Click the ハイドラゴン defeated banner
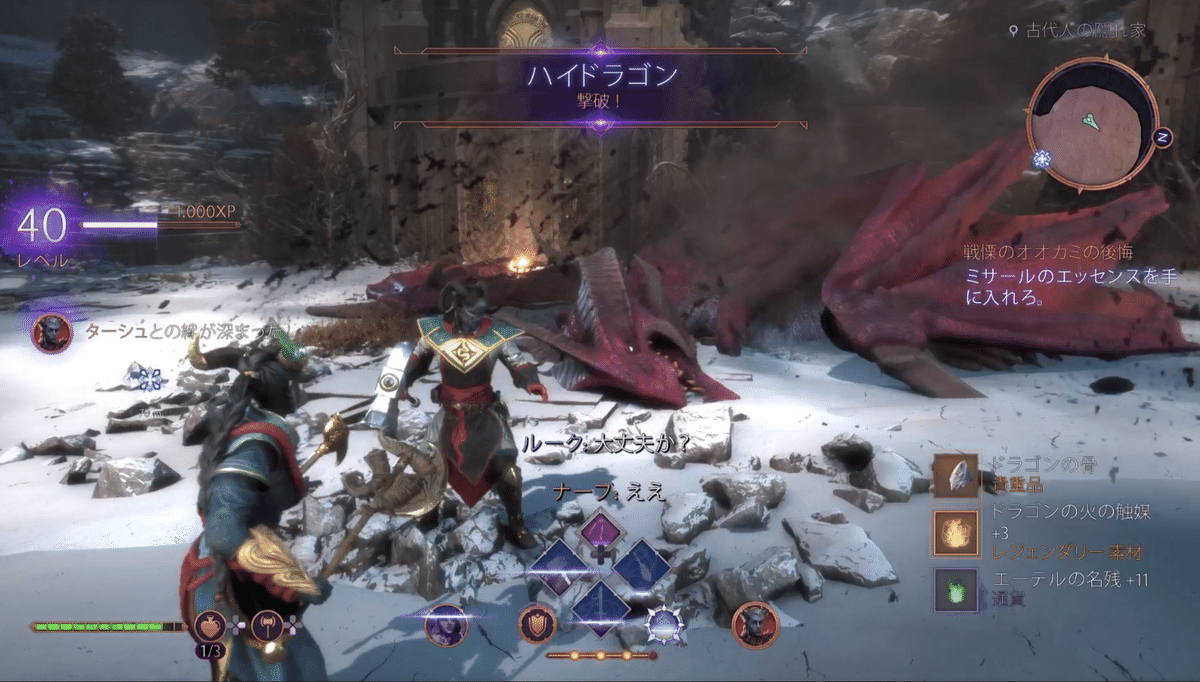The image size is (1200, 682). coord(600,86)
